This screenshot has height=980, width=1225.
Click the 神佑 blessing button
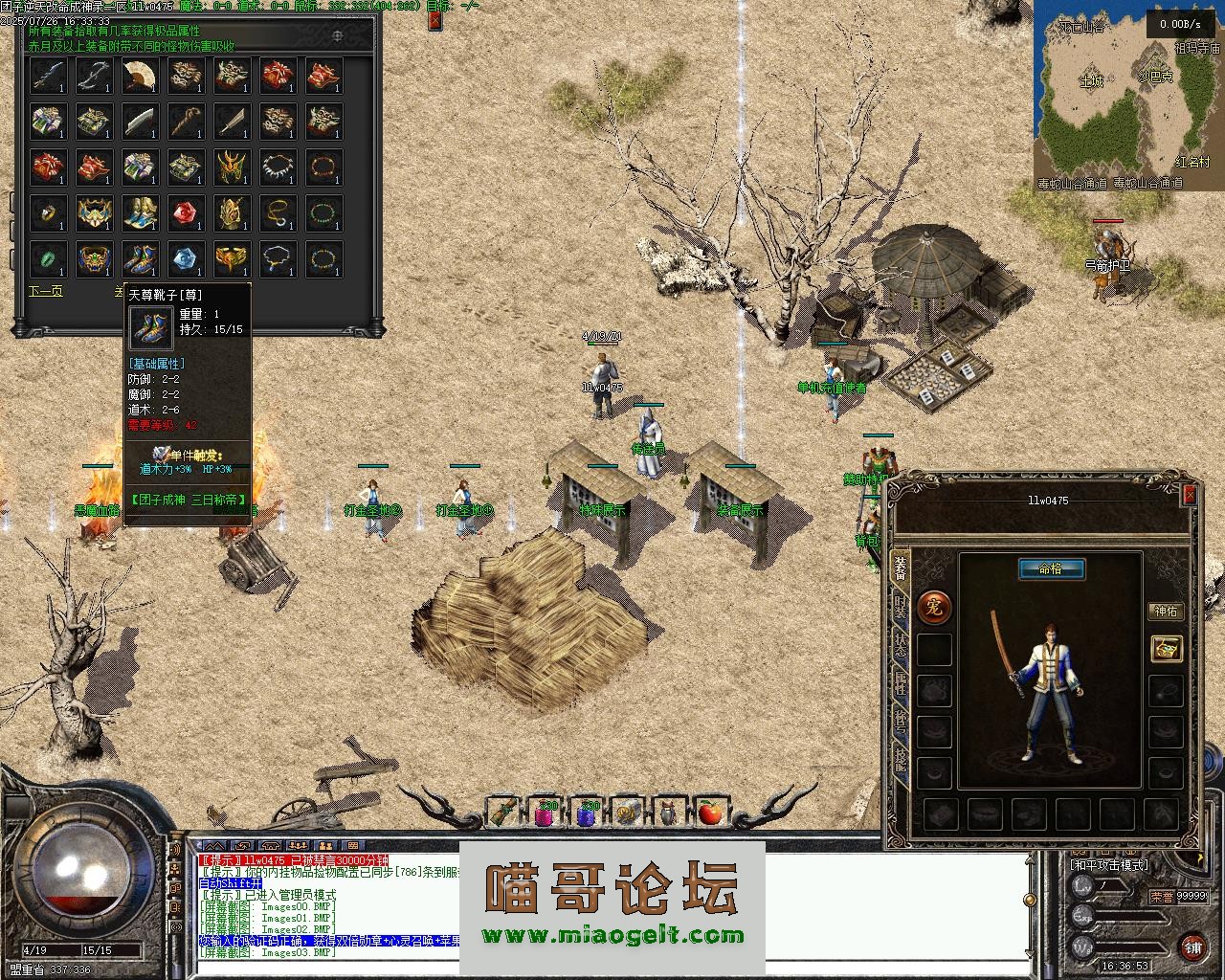(x=1166, y=611)
